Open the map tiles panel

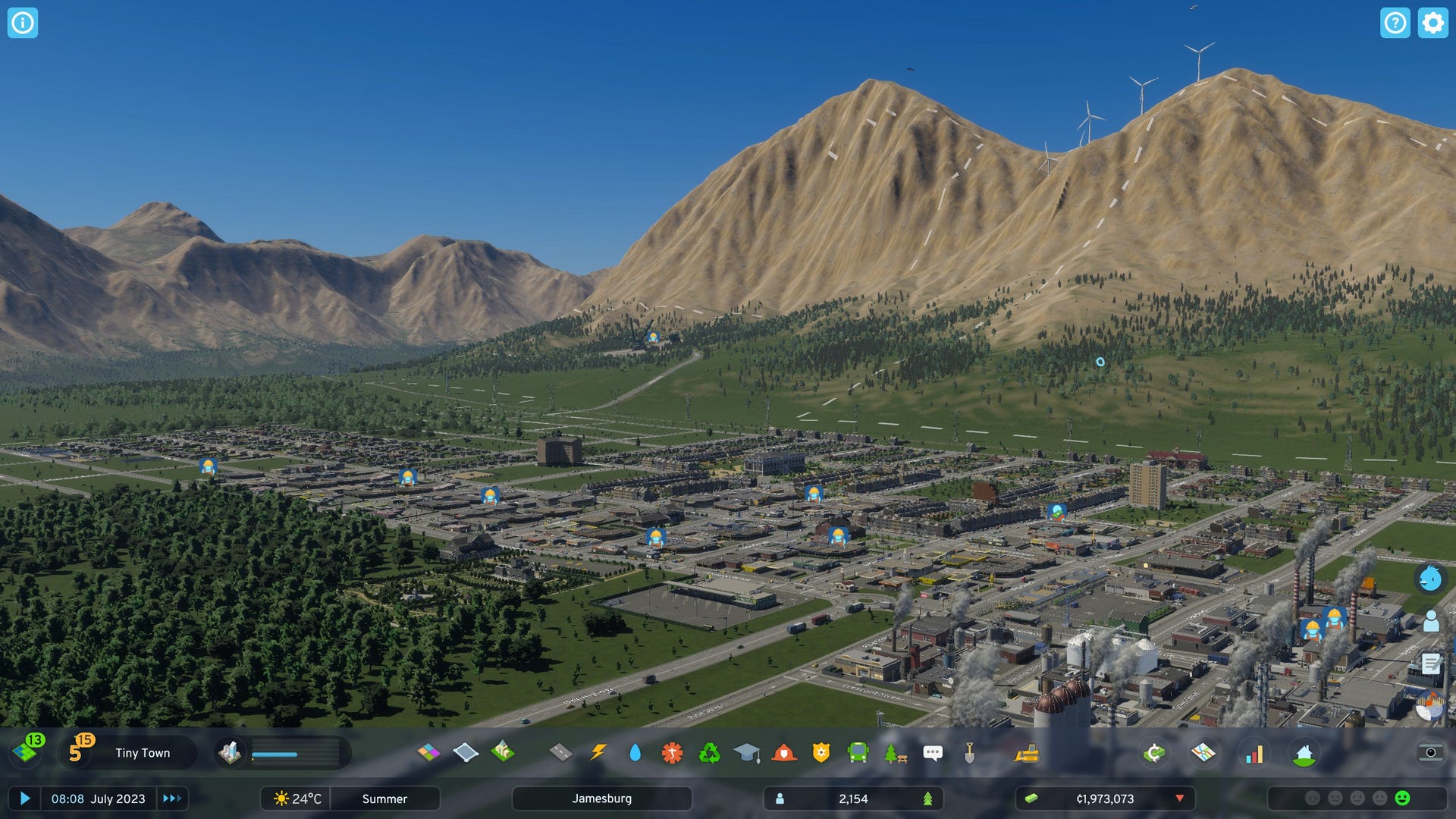click(27, 752)
